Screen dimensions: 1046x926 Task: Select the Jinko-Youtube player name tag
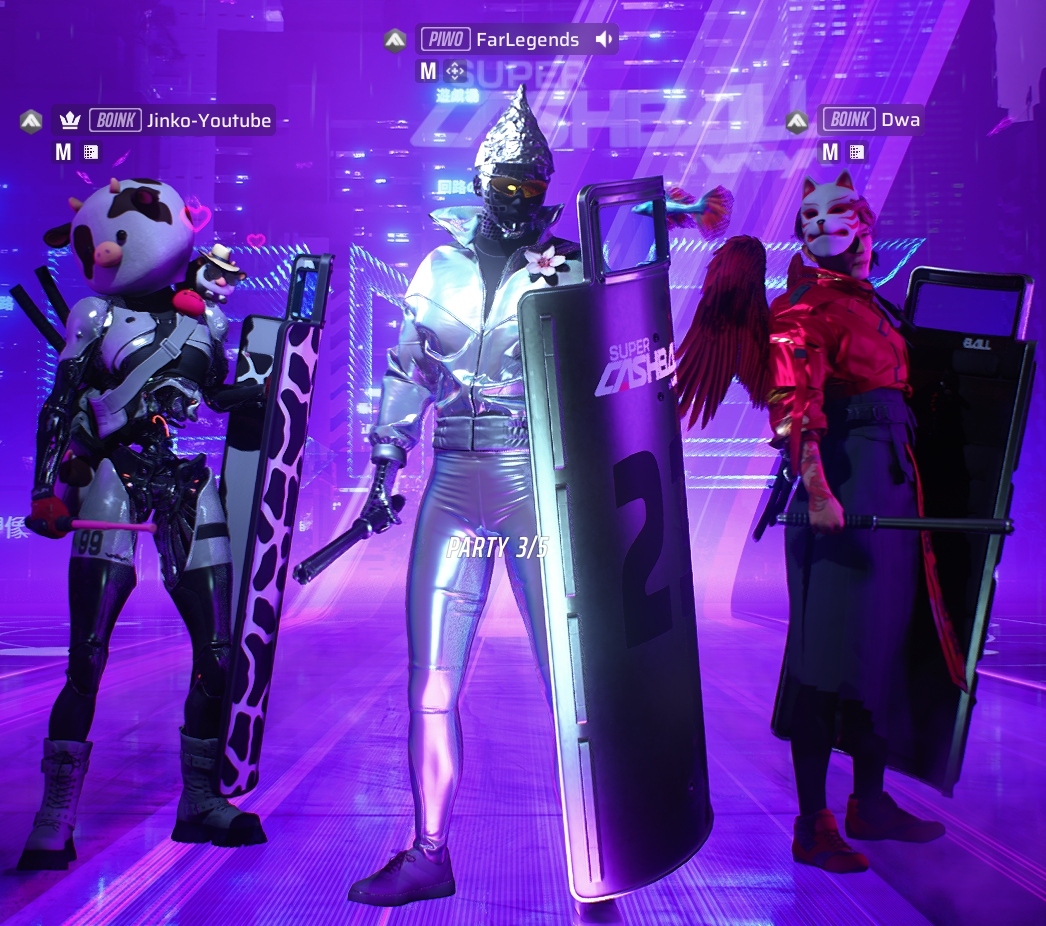tap(208, 121)
